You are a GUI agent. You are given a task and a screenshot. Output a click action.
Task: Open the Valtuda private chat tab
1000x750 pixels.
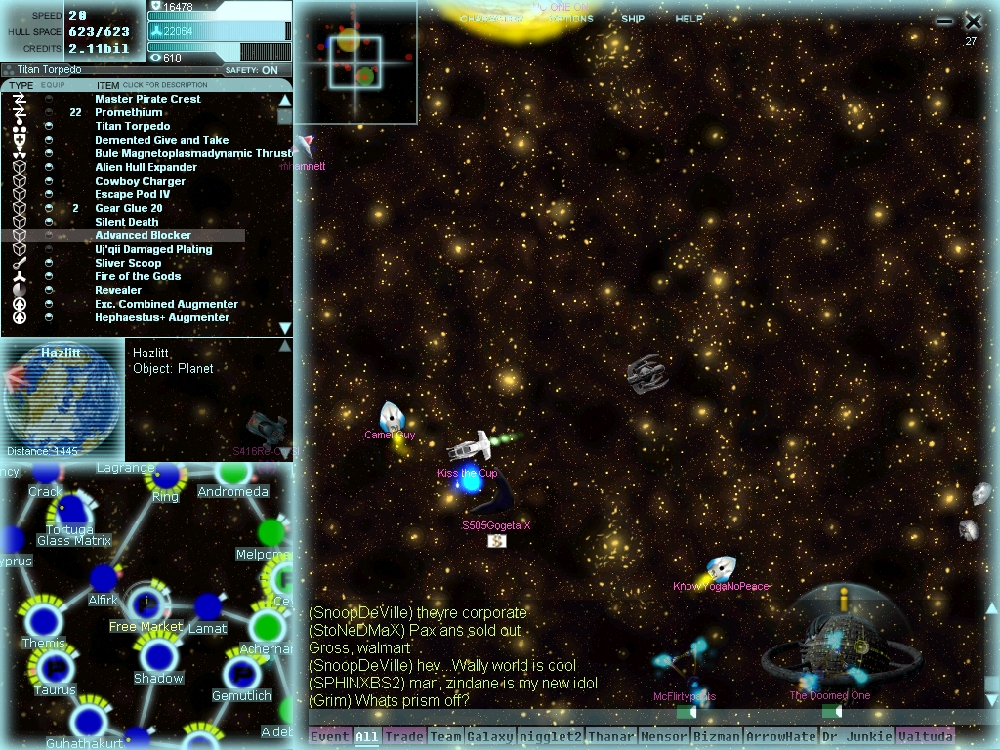923,737
